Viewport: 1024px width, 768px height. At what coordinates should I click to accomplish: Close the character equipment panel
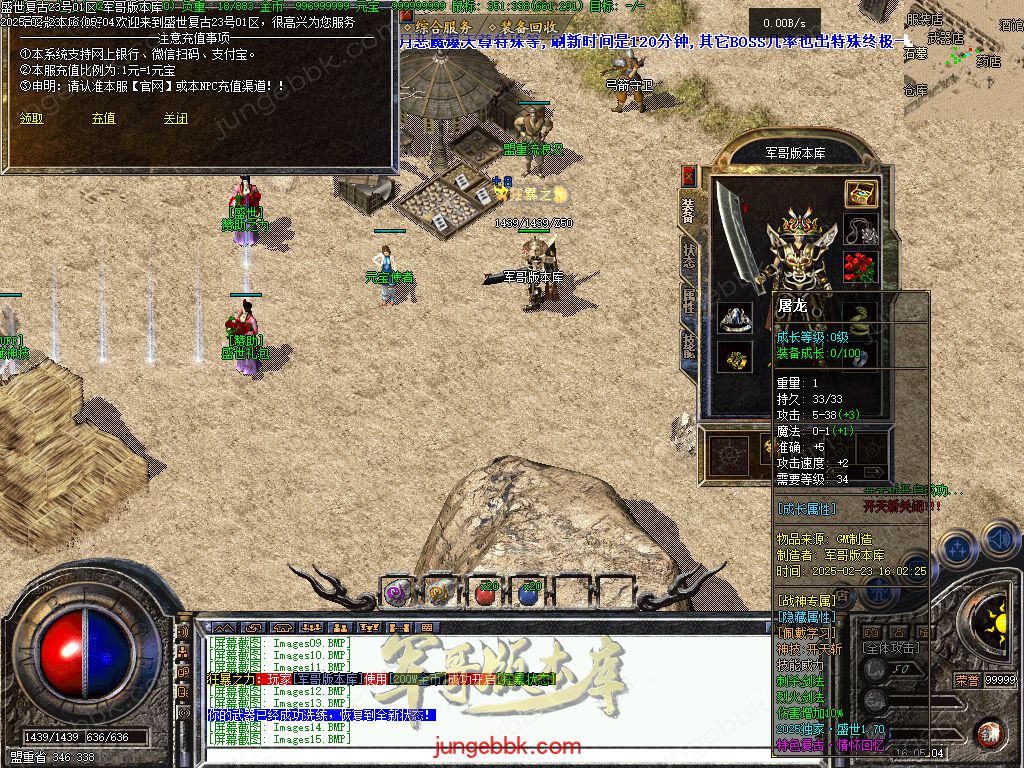point(688,176)
